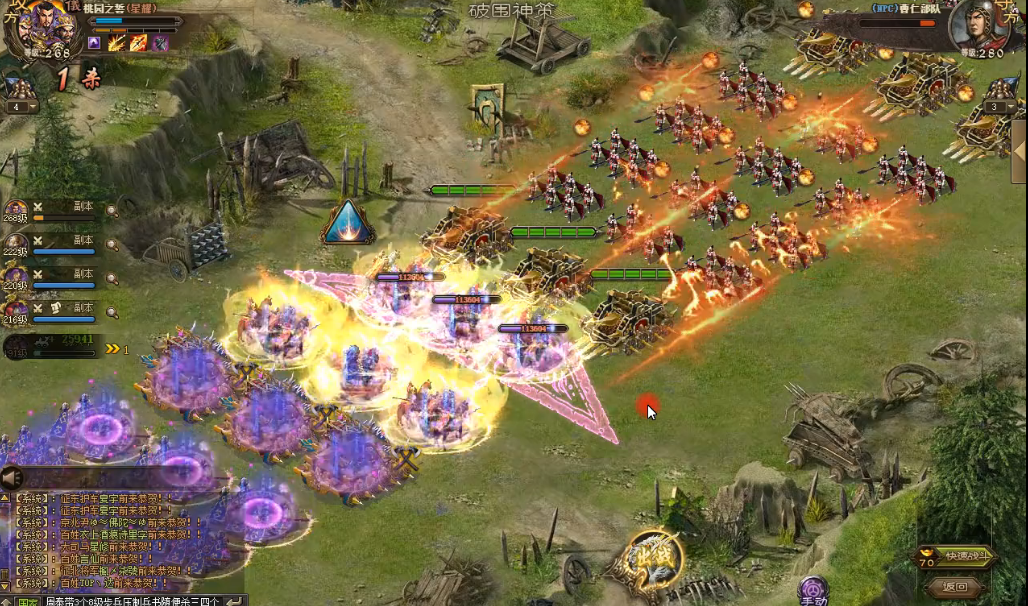Click the purple skill icon under 桃园之誓
Viewport: 1028px width, 606px height.
pyautogui.click(x=95, y=43)
